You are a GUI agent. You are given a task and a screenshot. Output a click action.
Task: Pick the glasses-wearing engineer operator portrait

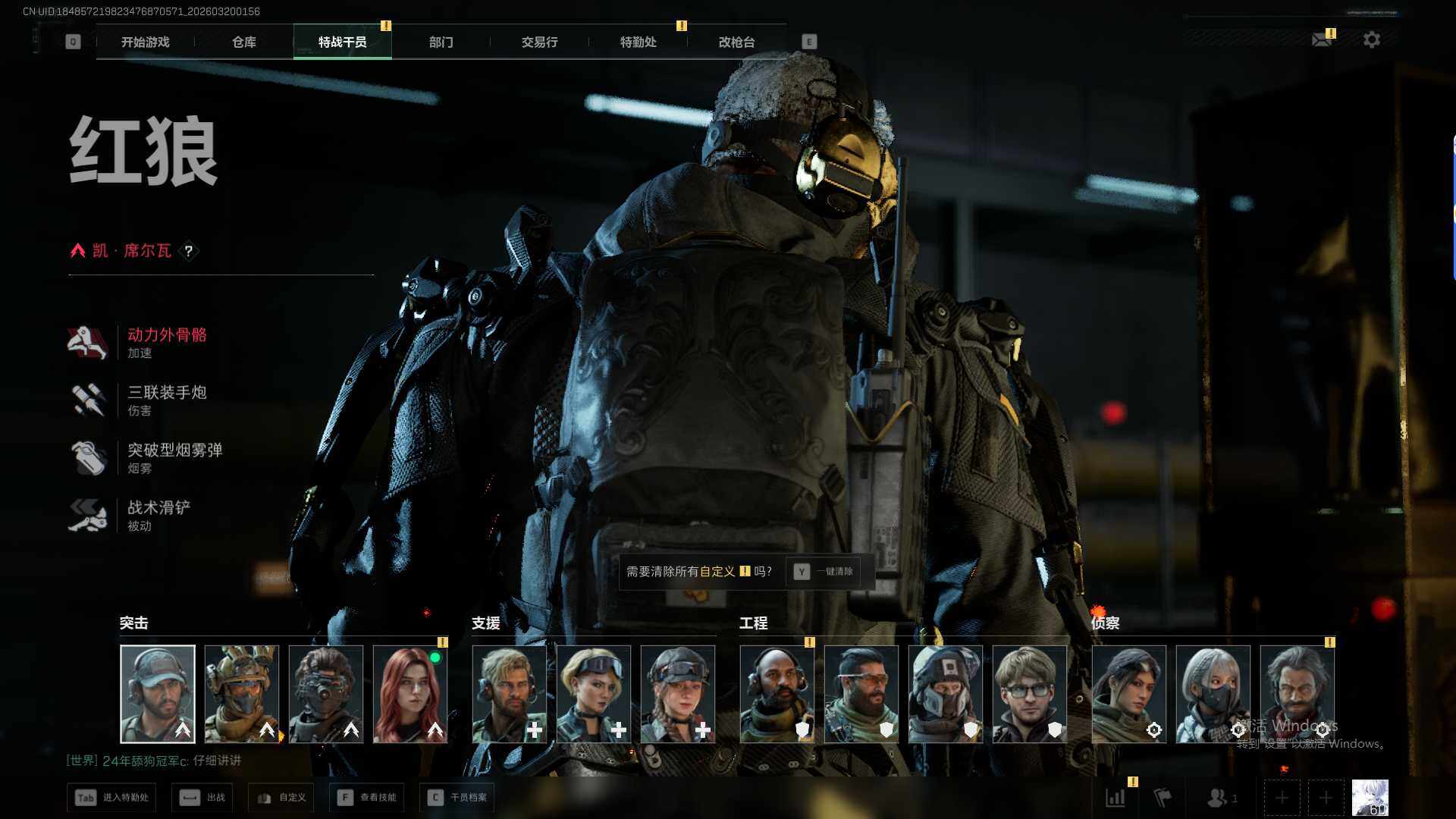(1029, 694)
